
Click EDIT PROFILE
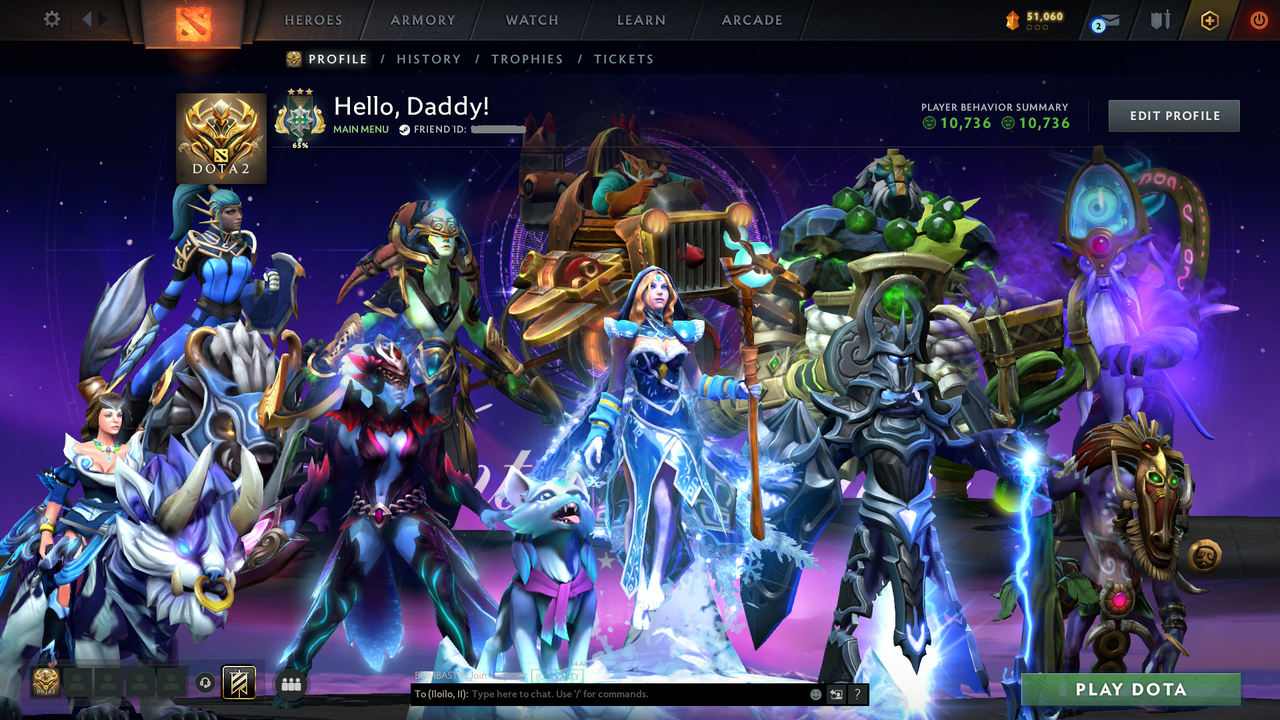1173,115
